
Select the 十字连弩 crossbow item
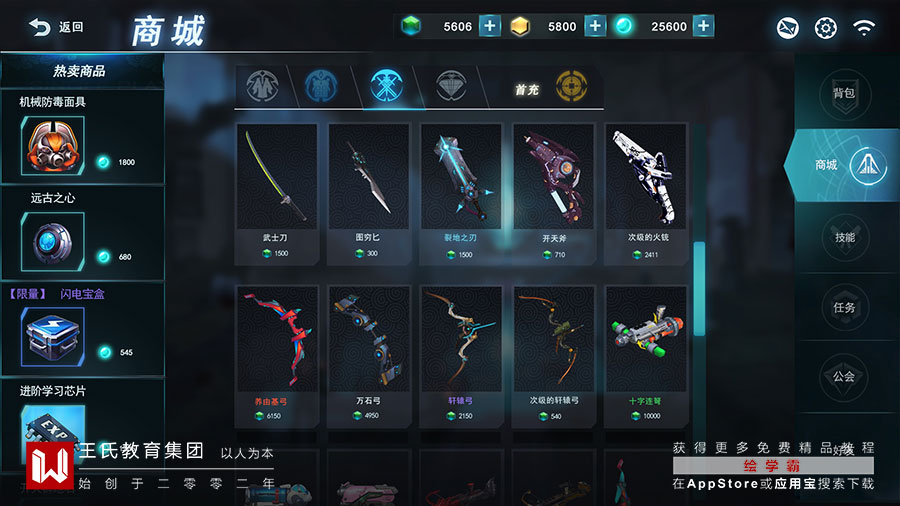pos(645,354)
